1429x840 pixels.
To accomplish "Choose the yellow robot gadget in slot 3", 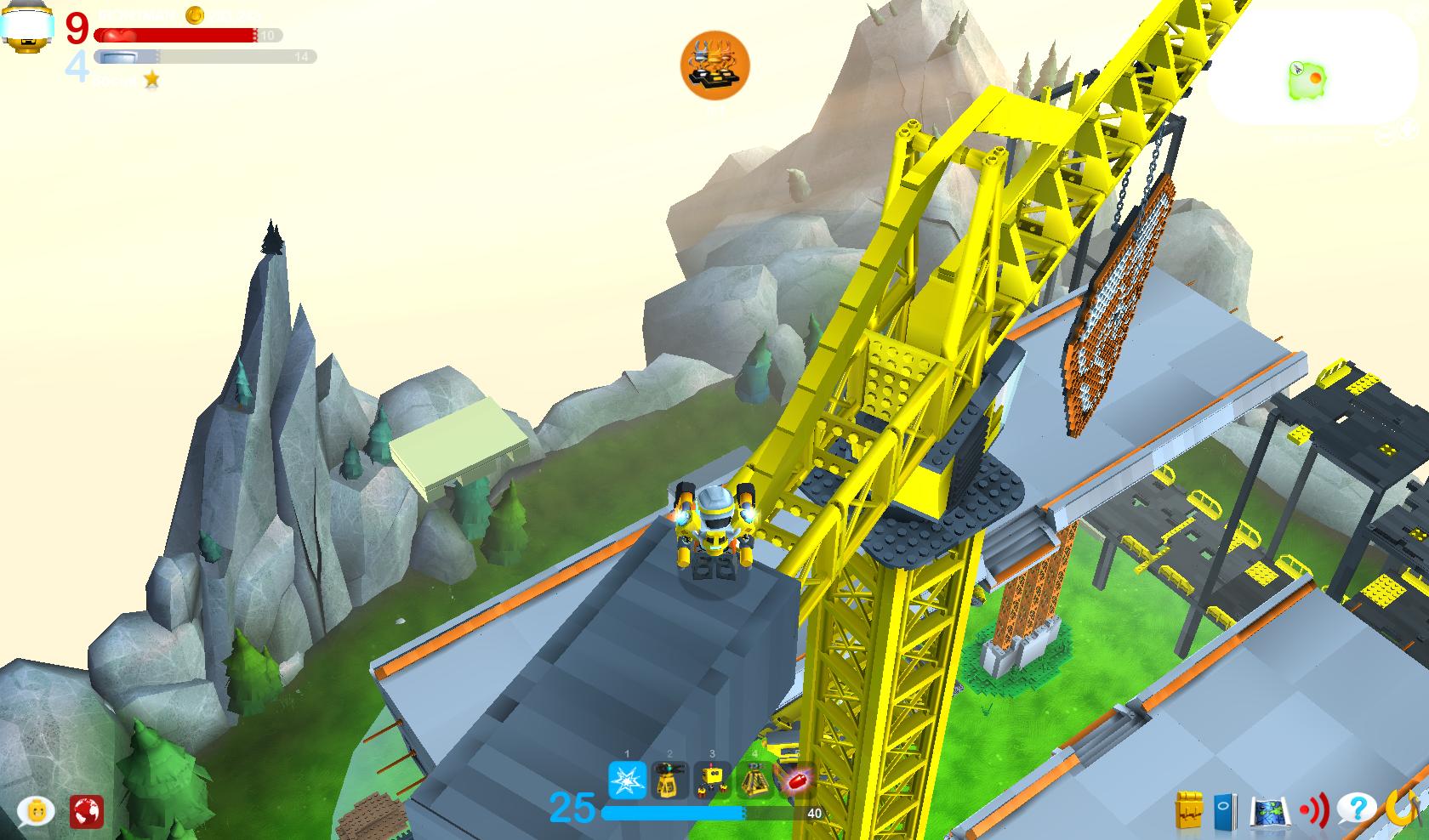I will (712, 780).
